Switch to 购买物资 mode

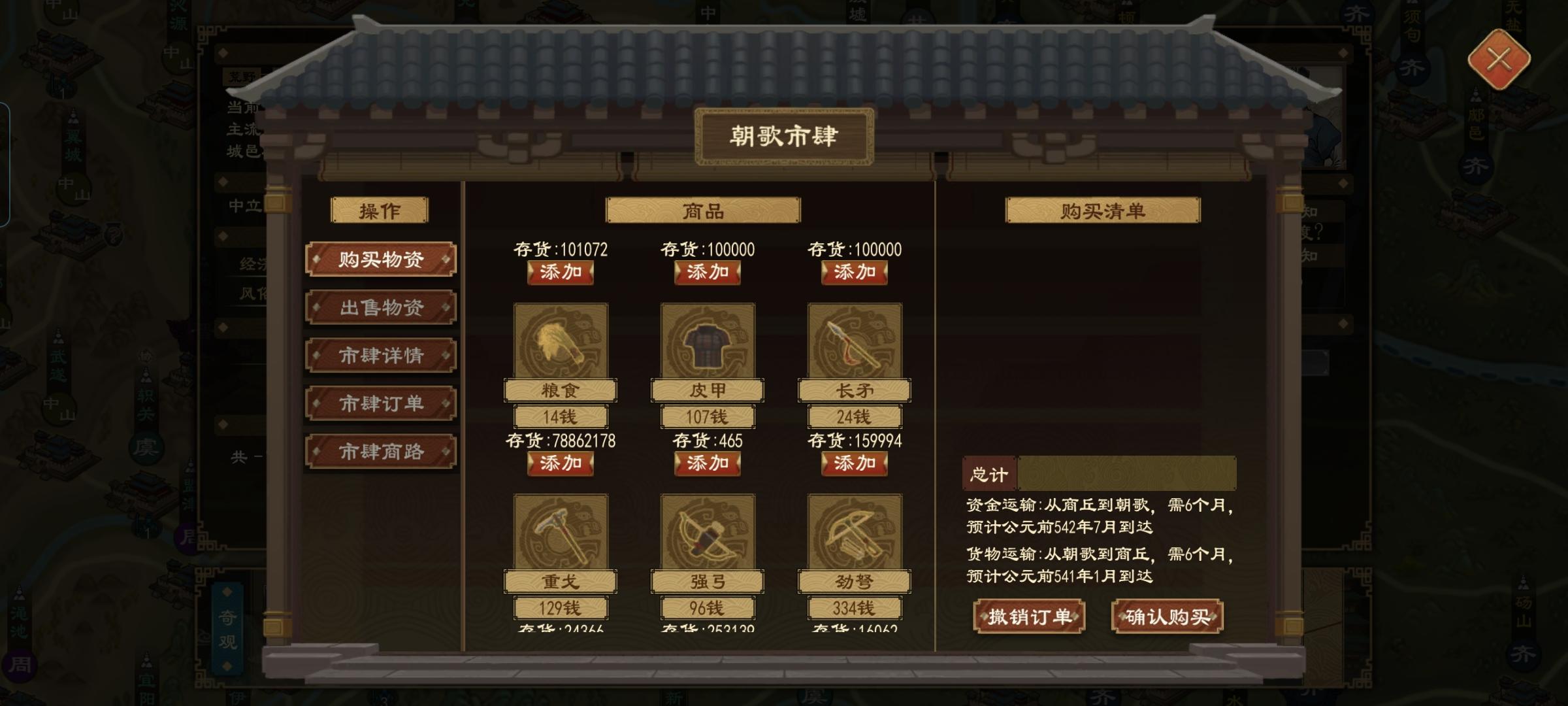(381, 259)
